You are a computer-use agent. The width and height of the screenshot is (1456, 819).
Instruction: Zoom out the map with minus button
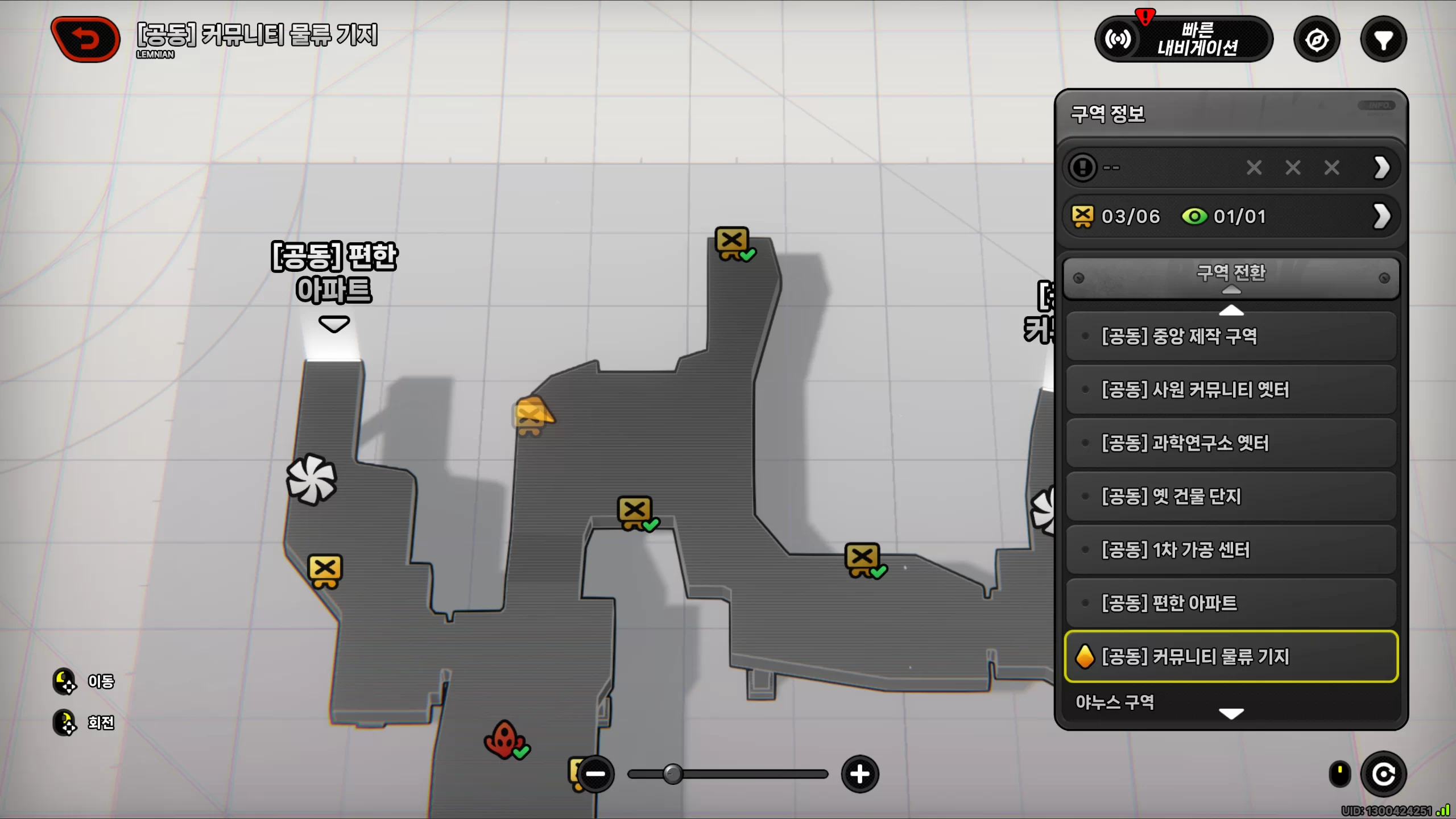pos(595,774)
